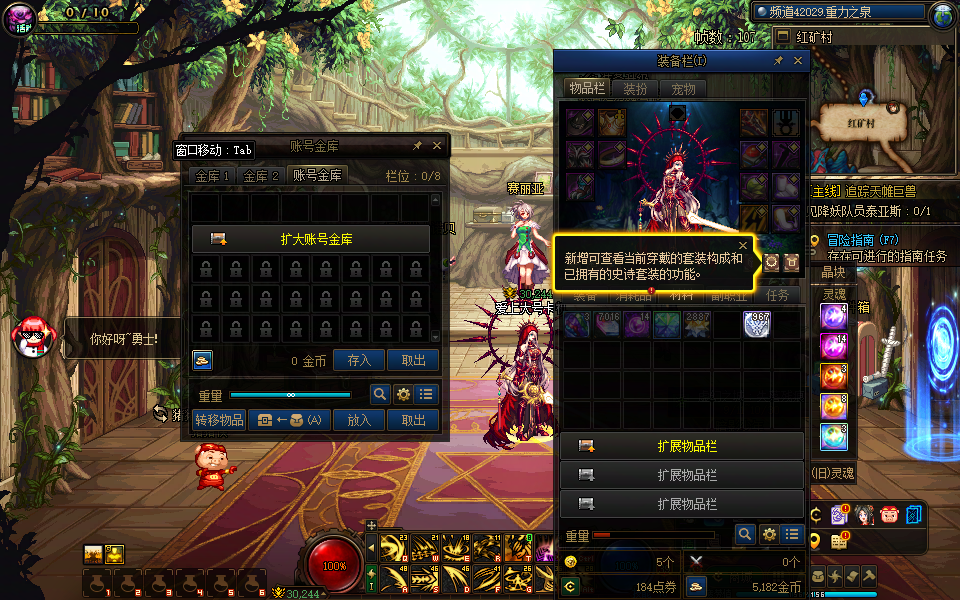Close the 装备栏 equipment window
Screen dimensions: 960x600
798,61
